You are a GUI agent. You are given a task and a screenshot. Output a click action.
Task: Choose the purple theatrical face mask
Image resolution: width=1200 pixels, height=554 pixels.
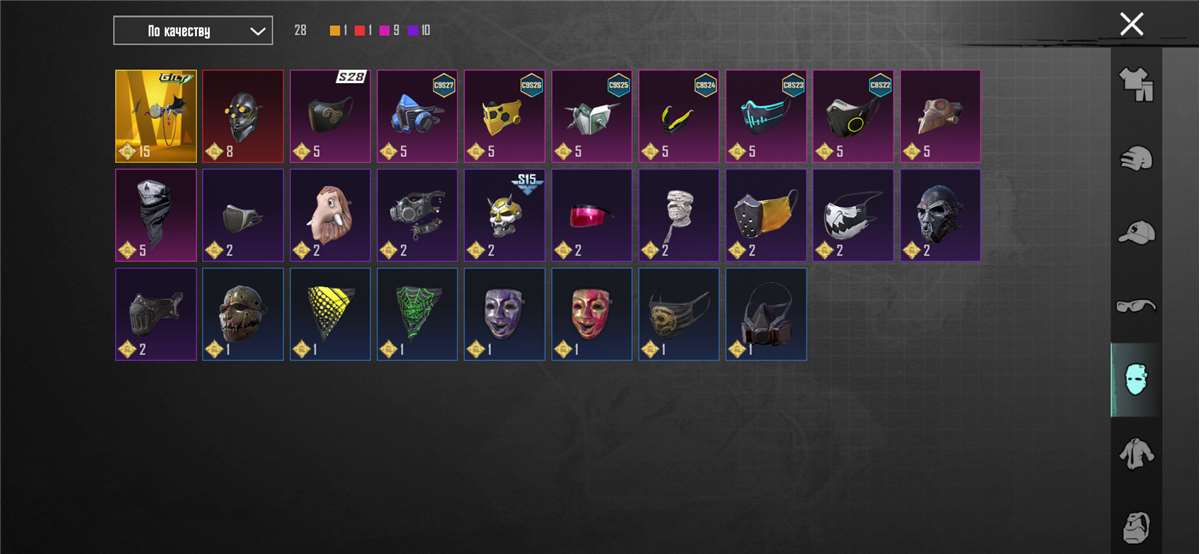[x=504, y=314]
